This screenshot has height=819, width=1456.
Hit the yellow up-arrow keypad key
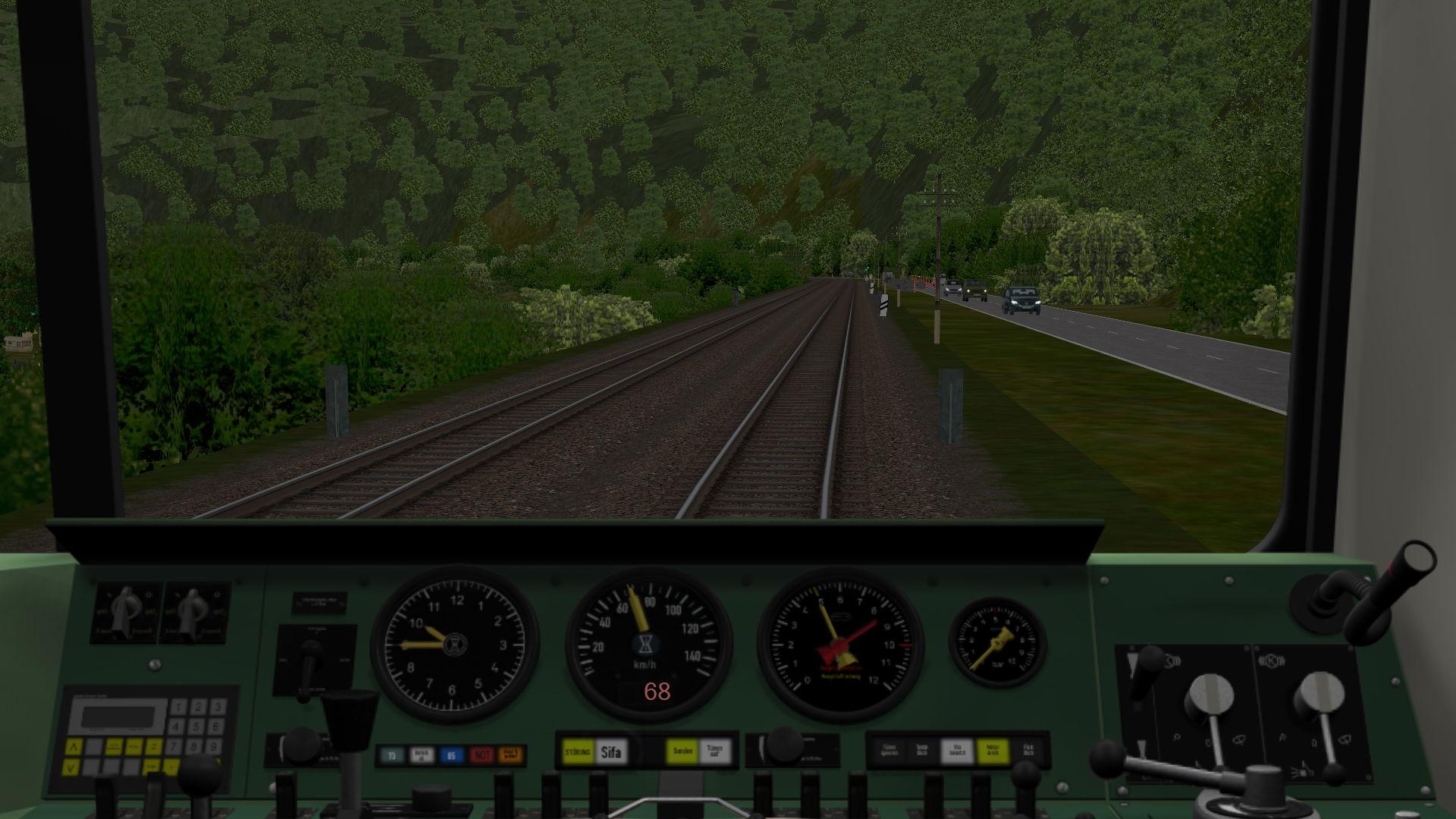click(x=74, y=747)
